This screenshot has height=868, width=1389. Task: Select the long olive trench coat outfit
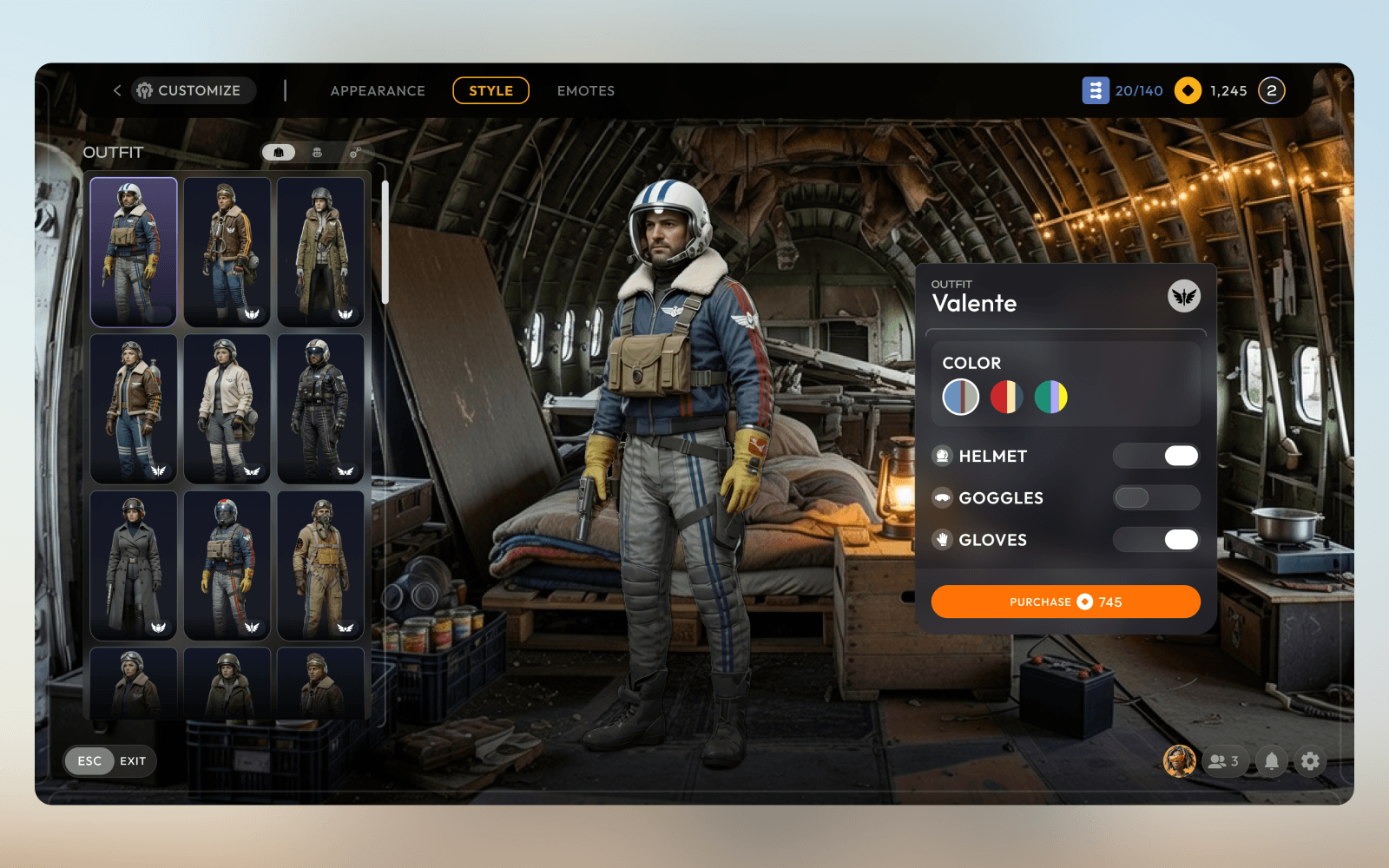320,252
